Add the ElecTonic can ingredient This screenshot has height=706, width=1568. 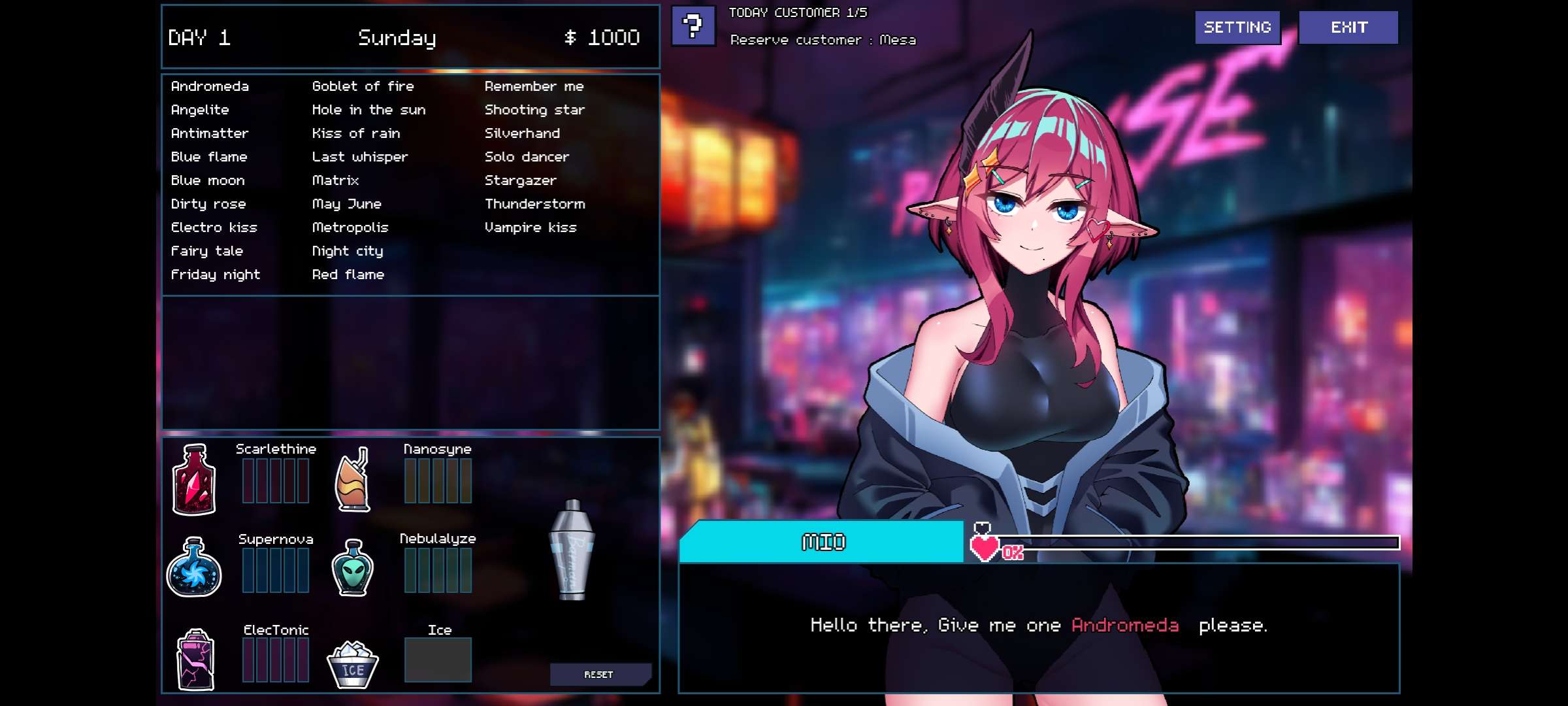(x=195, y=659)
